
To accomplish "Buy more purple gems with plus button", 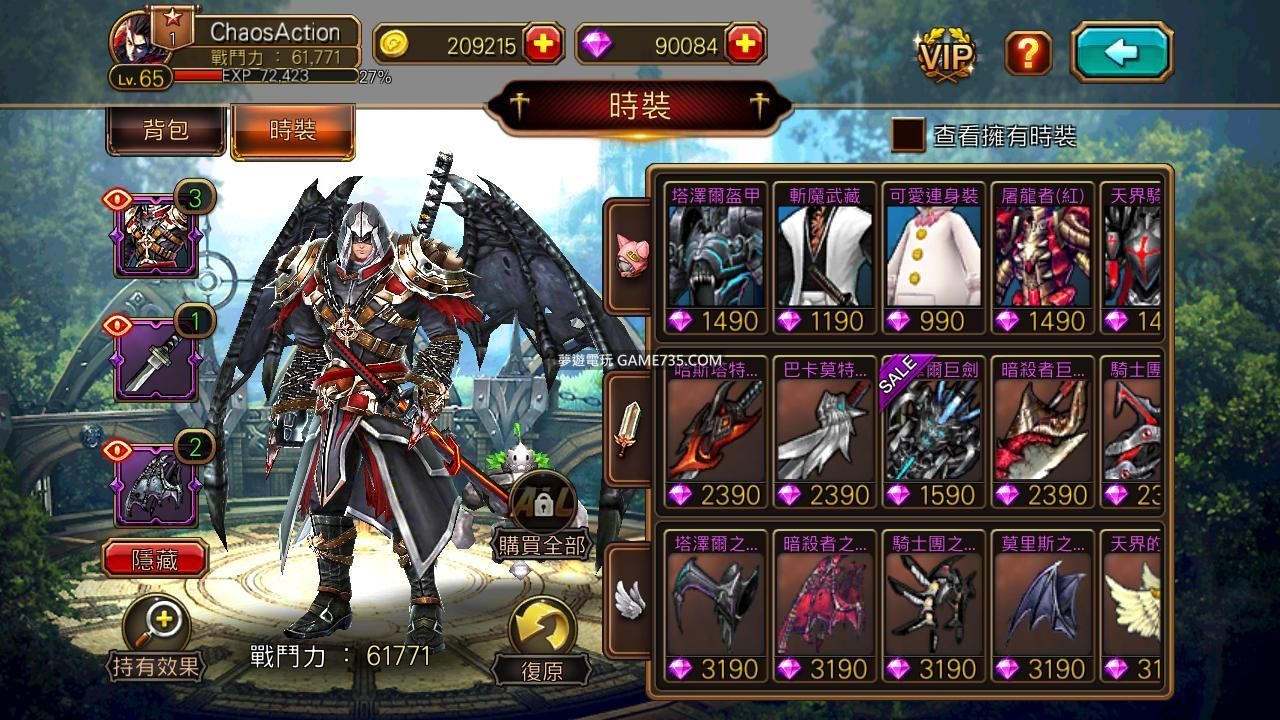I will (745, 45).
